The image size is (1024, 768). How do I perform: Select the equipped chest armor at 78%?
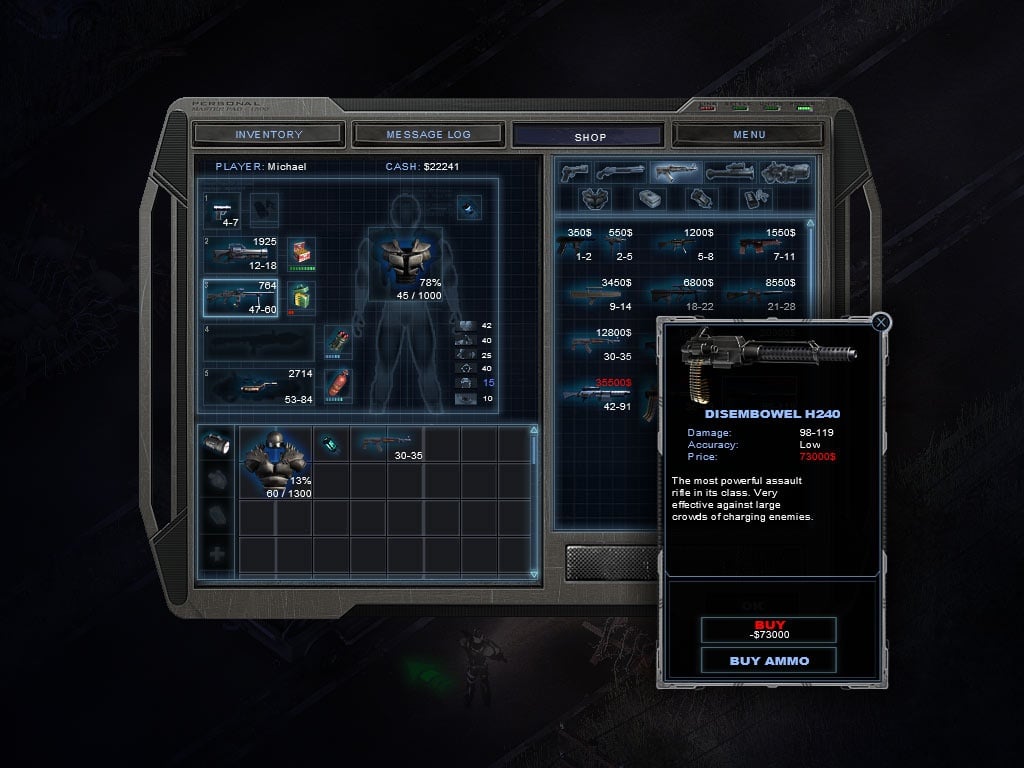405,263
